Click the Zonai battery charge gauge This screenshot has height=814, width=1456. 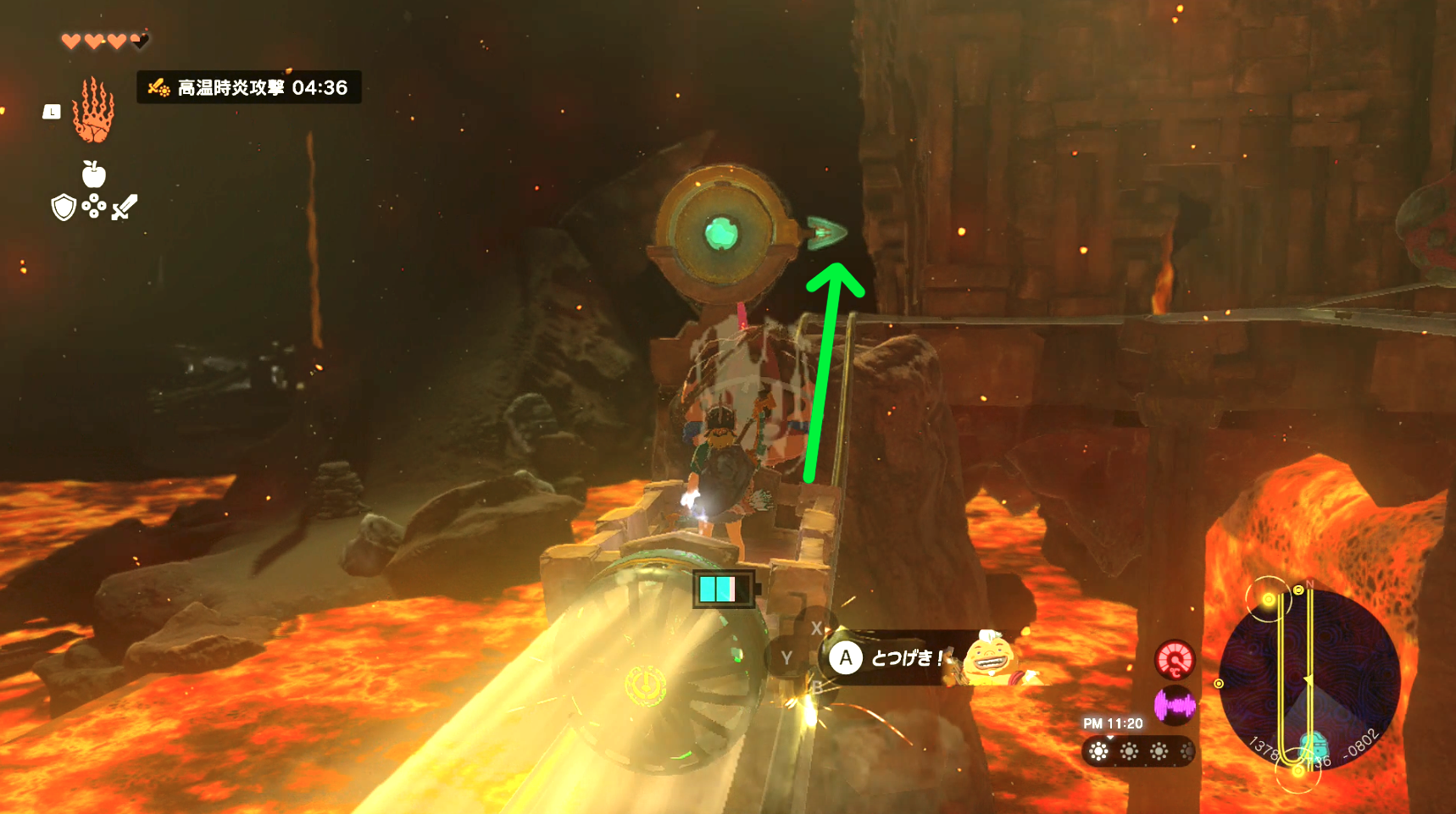(x=722, y=588)
